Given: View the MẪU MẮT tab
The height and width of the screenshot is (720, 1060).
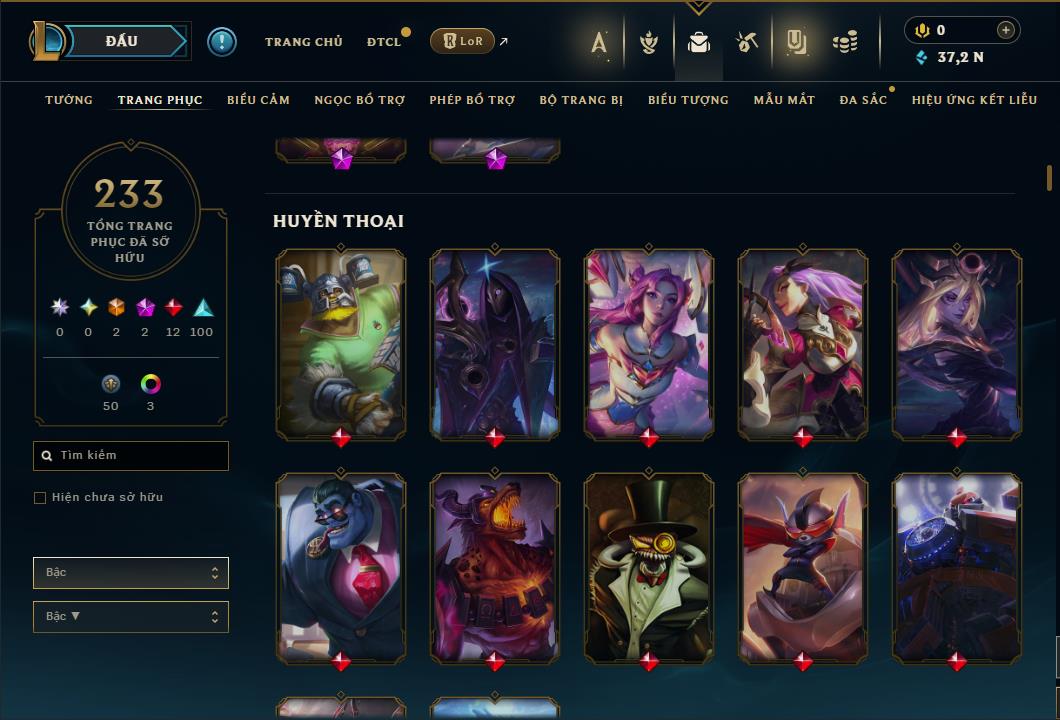Looking at the screenshot, I should 784,100.
